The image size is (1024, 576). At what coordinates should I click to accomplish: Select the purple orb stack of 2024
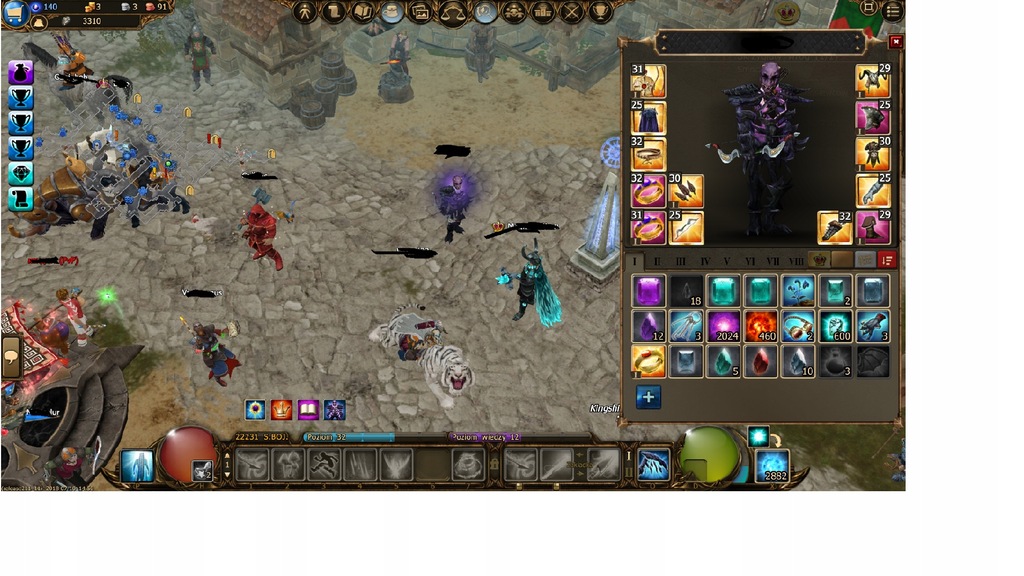723,326
